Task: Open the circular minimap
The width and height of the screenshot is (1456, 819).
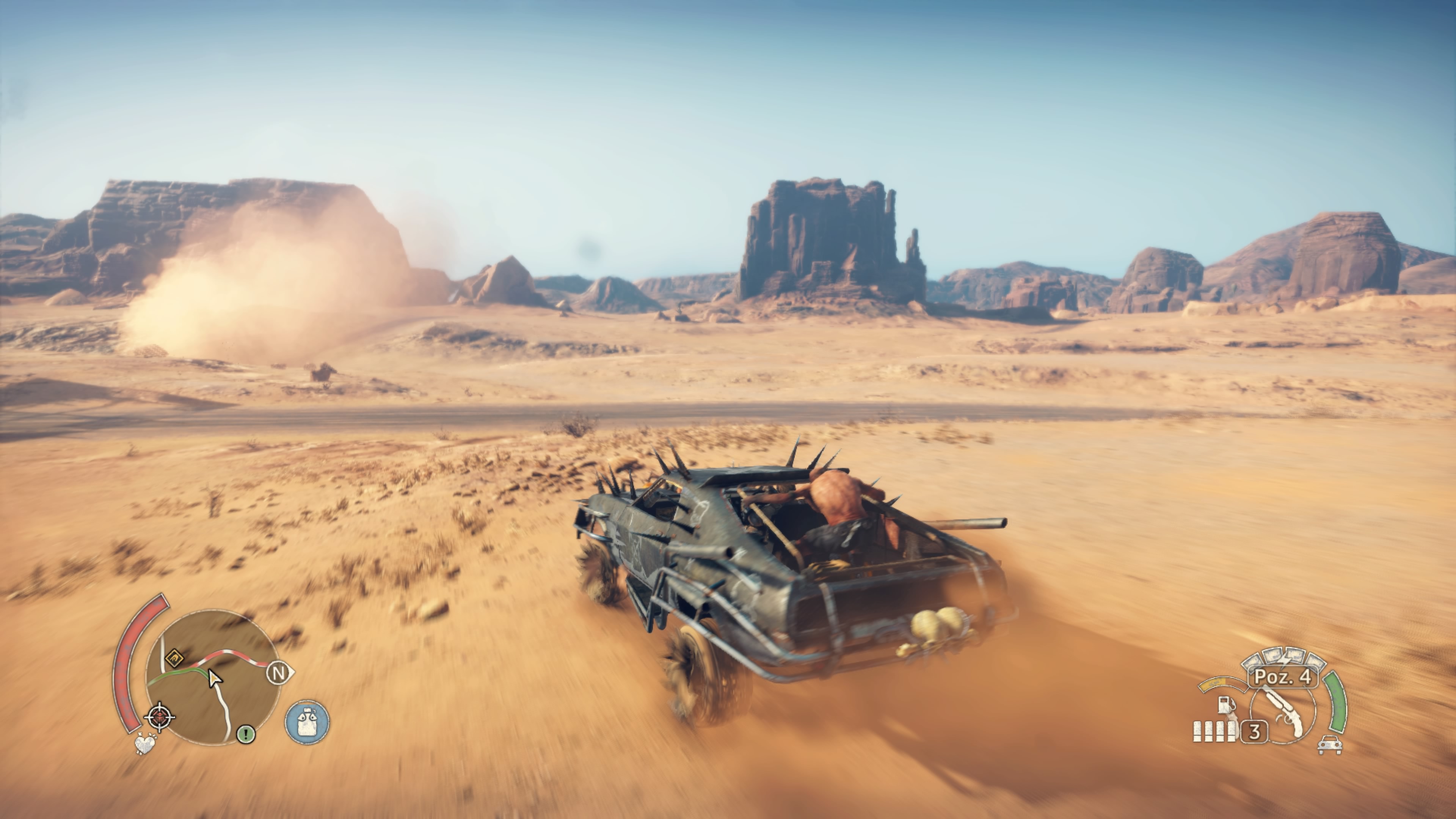Action: (213, 677)
